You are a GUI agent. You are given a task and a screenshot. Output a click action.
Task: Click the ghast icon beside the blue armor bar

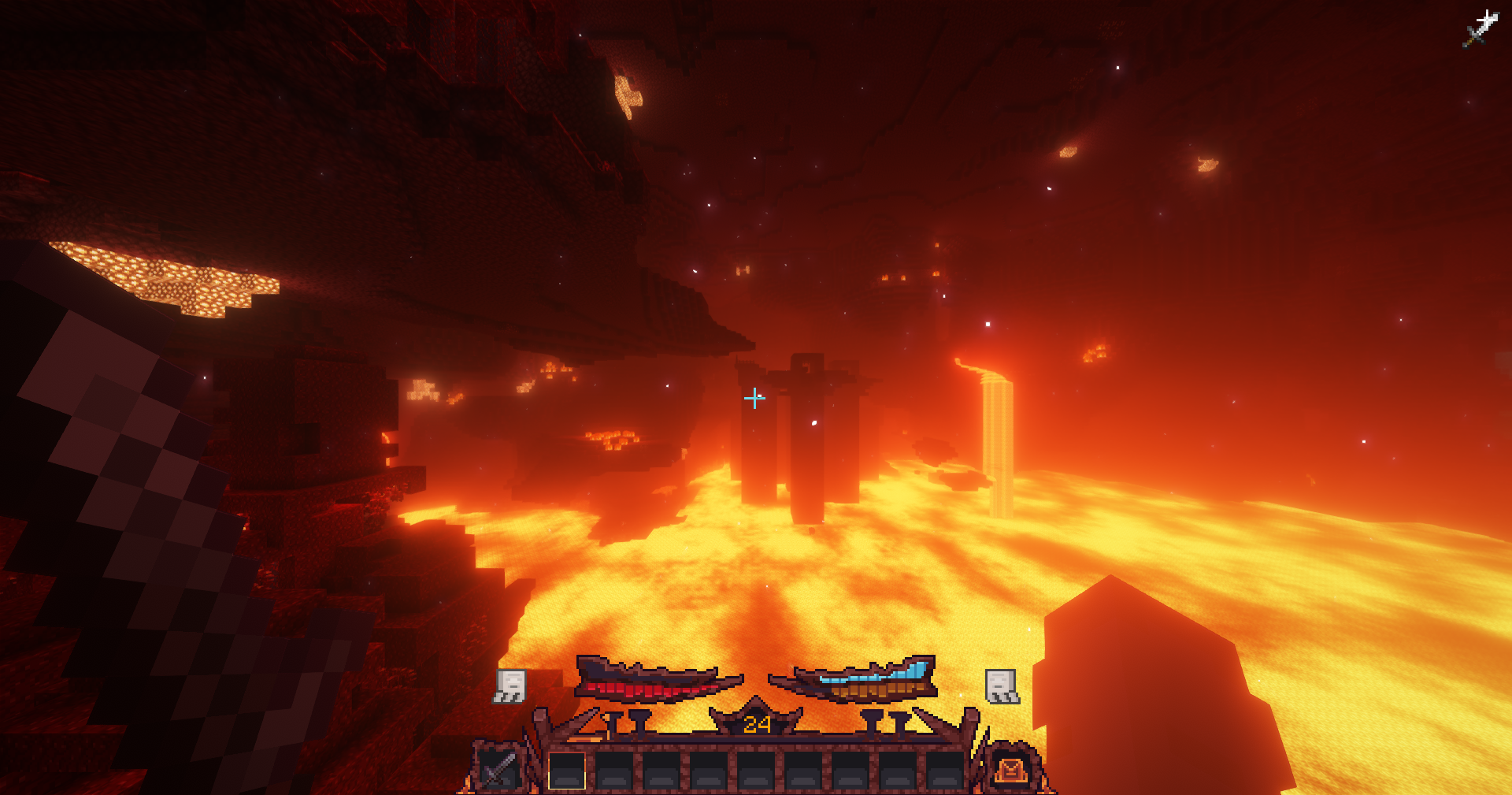1002,685
